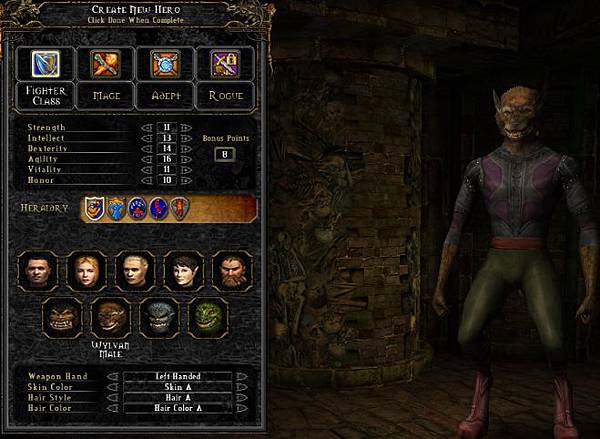Choose the Mage class
The height and width of the screenshot is (439, 600).
tap(105, 96)
